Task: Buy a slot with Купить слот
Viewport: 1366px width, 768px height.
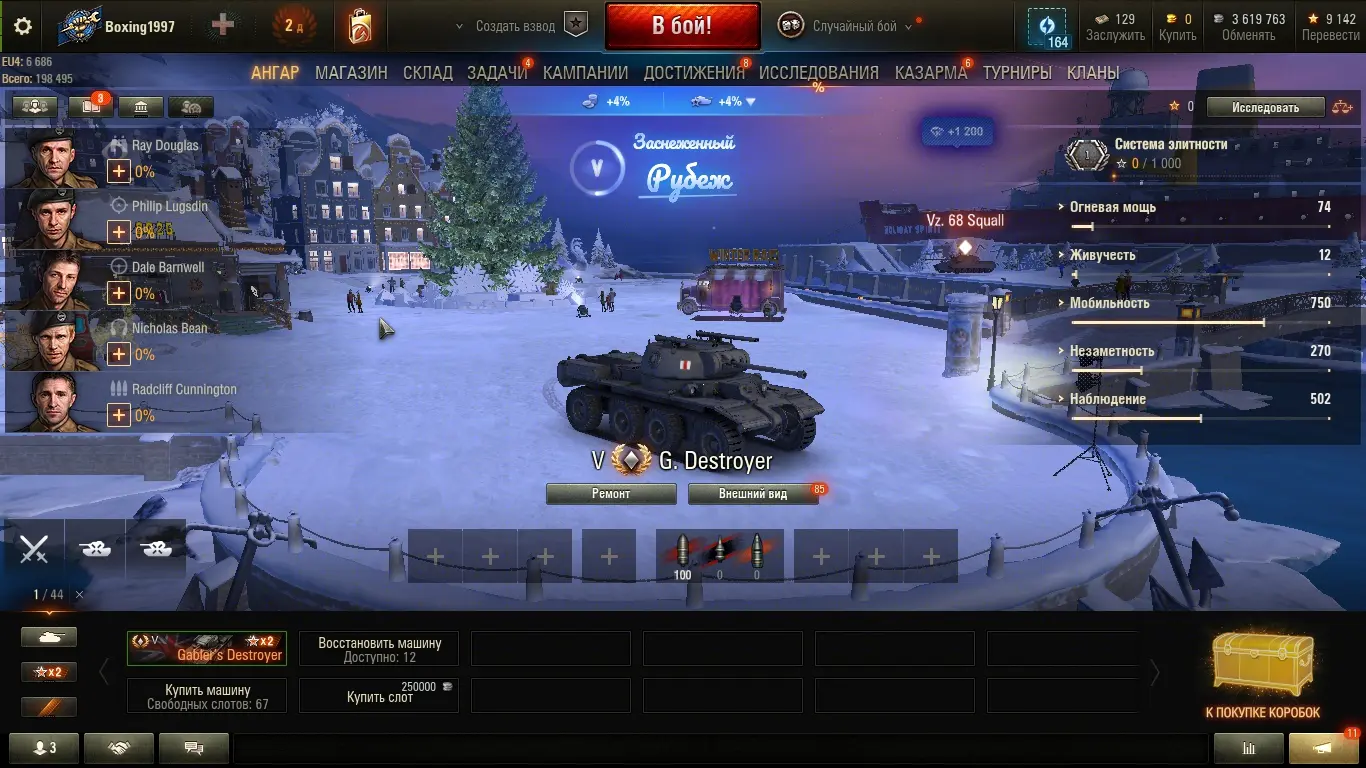Action: coord(379,696)
